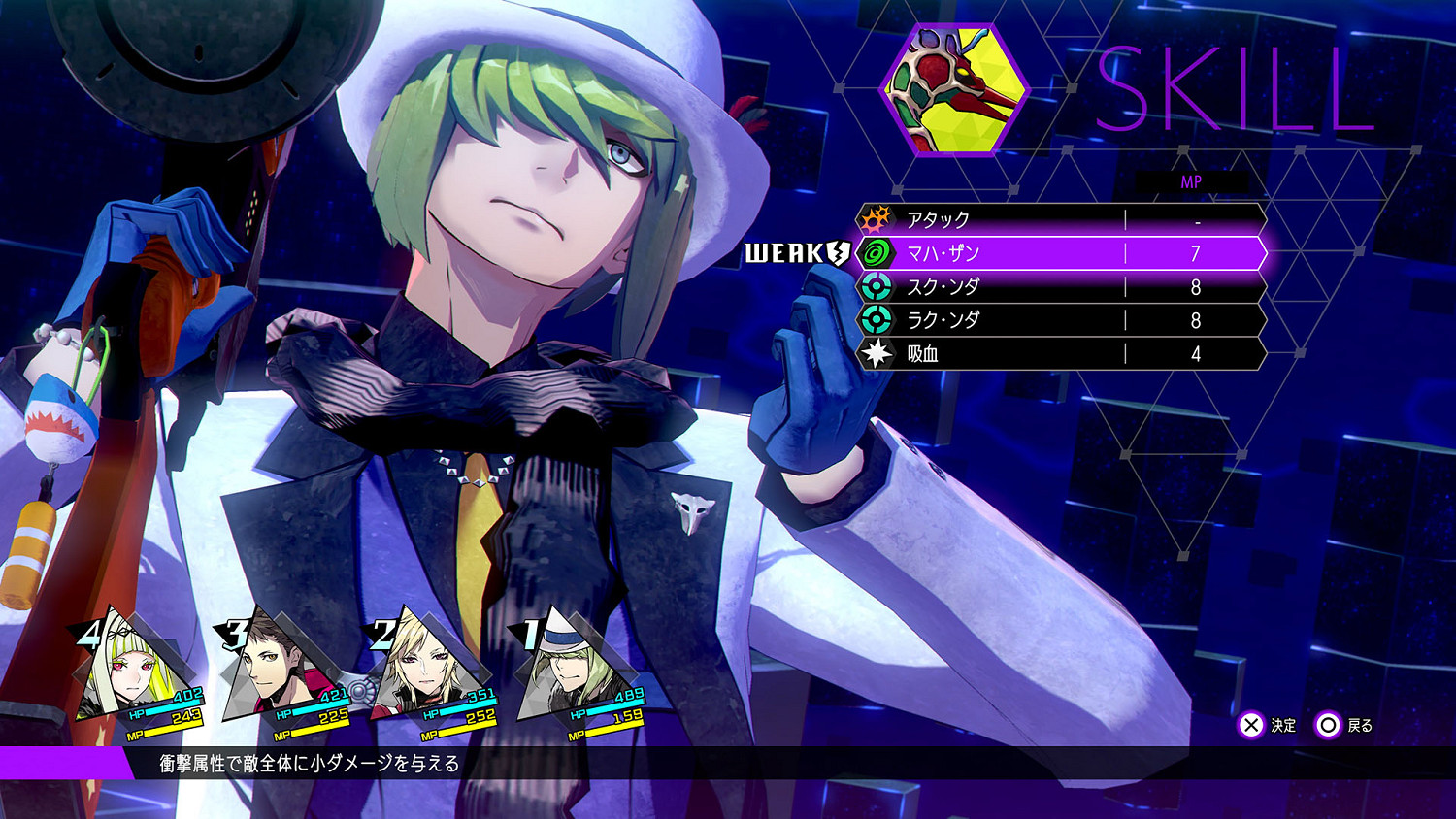Choose the マハ・ザン skill
The image size is (1456, 819).
coord(1060,253)
